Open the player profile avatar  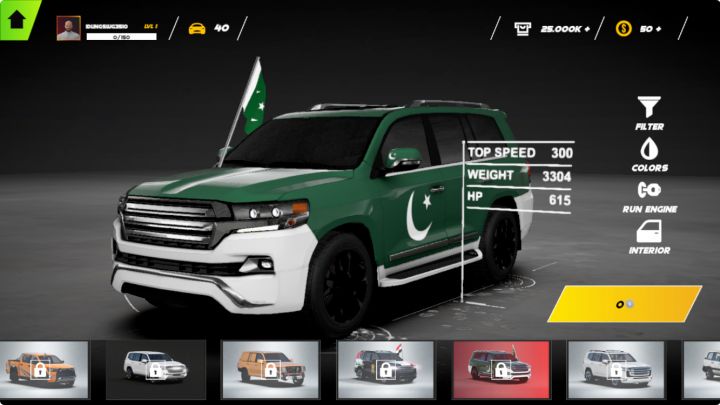[x=68, y=28]
